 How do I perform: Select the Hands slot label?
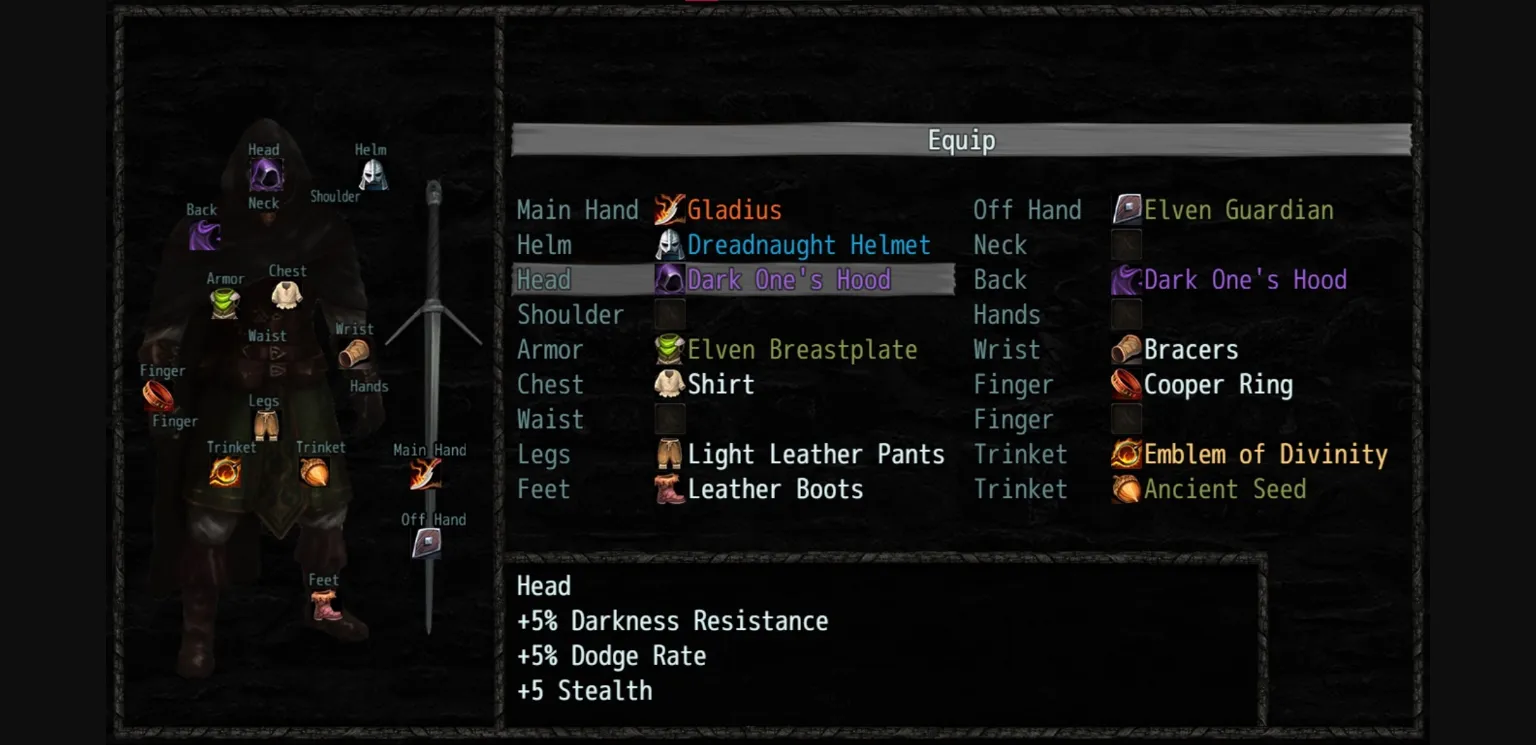click(1006, 314)
